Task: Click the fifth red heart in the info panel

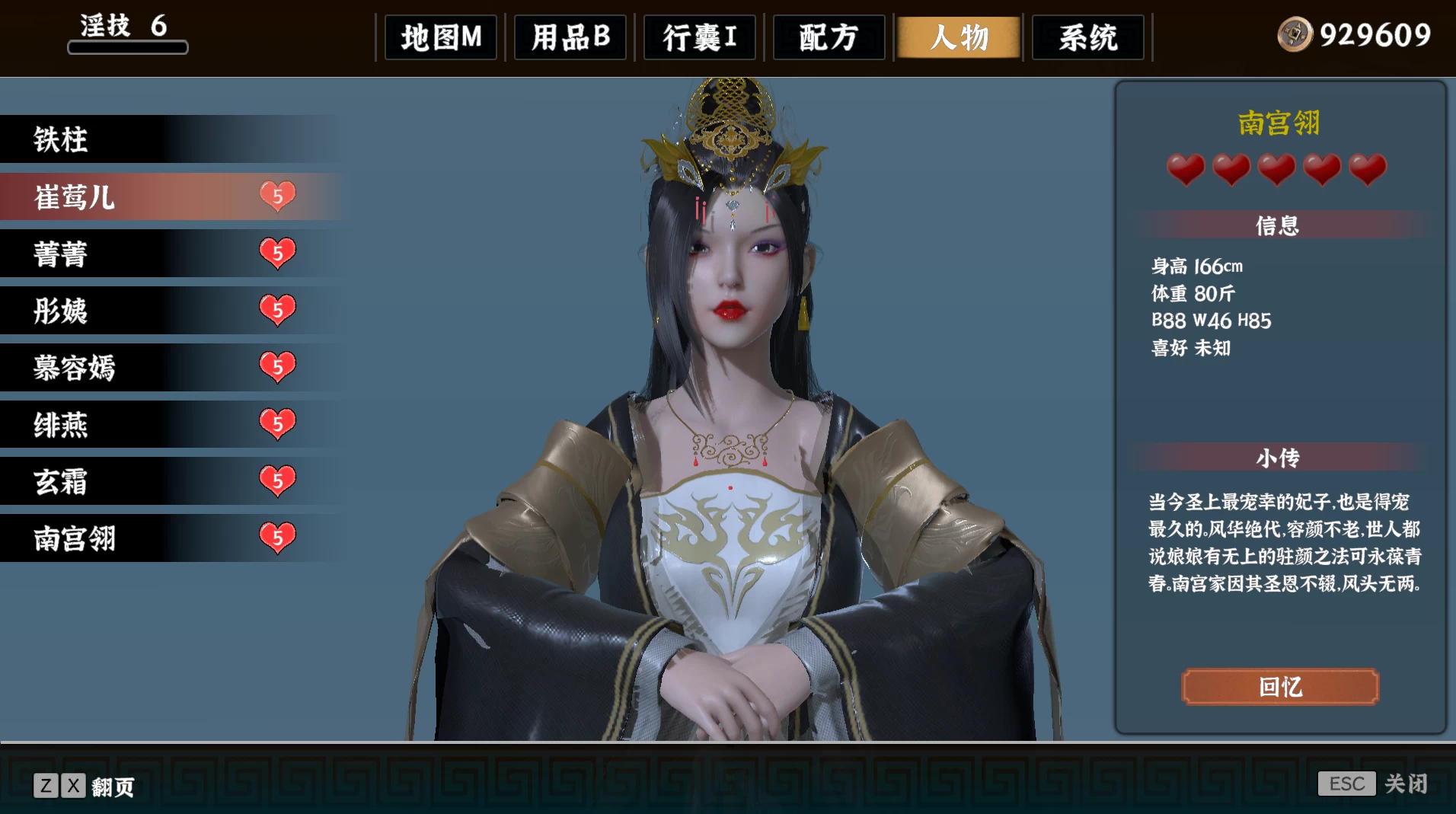Action: point(1367,170)
